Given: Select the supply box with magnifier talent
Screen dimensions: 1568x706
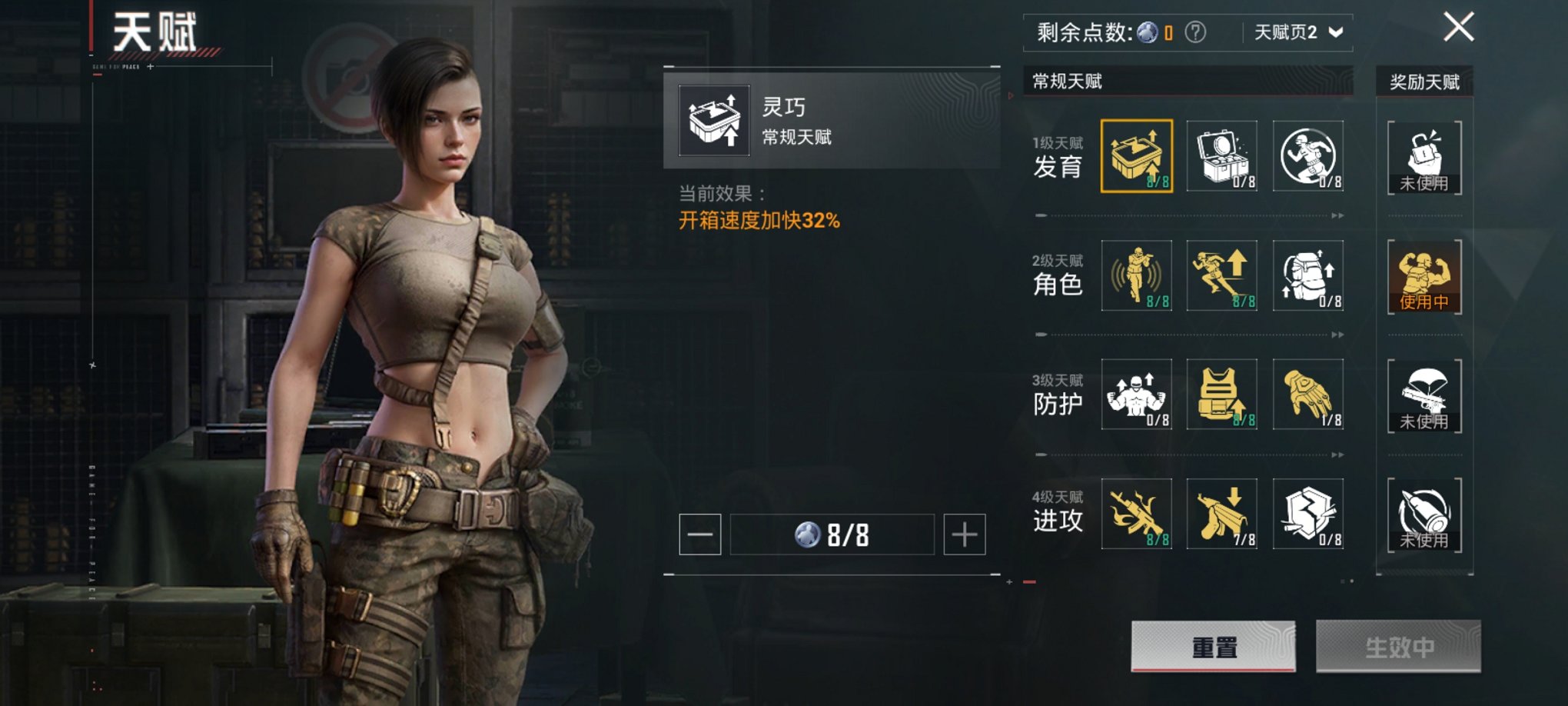Looking at the screenshot, I should (x=1221, y=155).
